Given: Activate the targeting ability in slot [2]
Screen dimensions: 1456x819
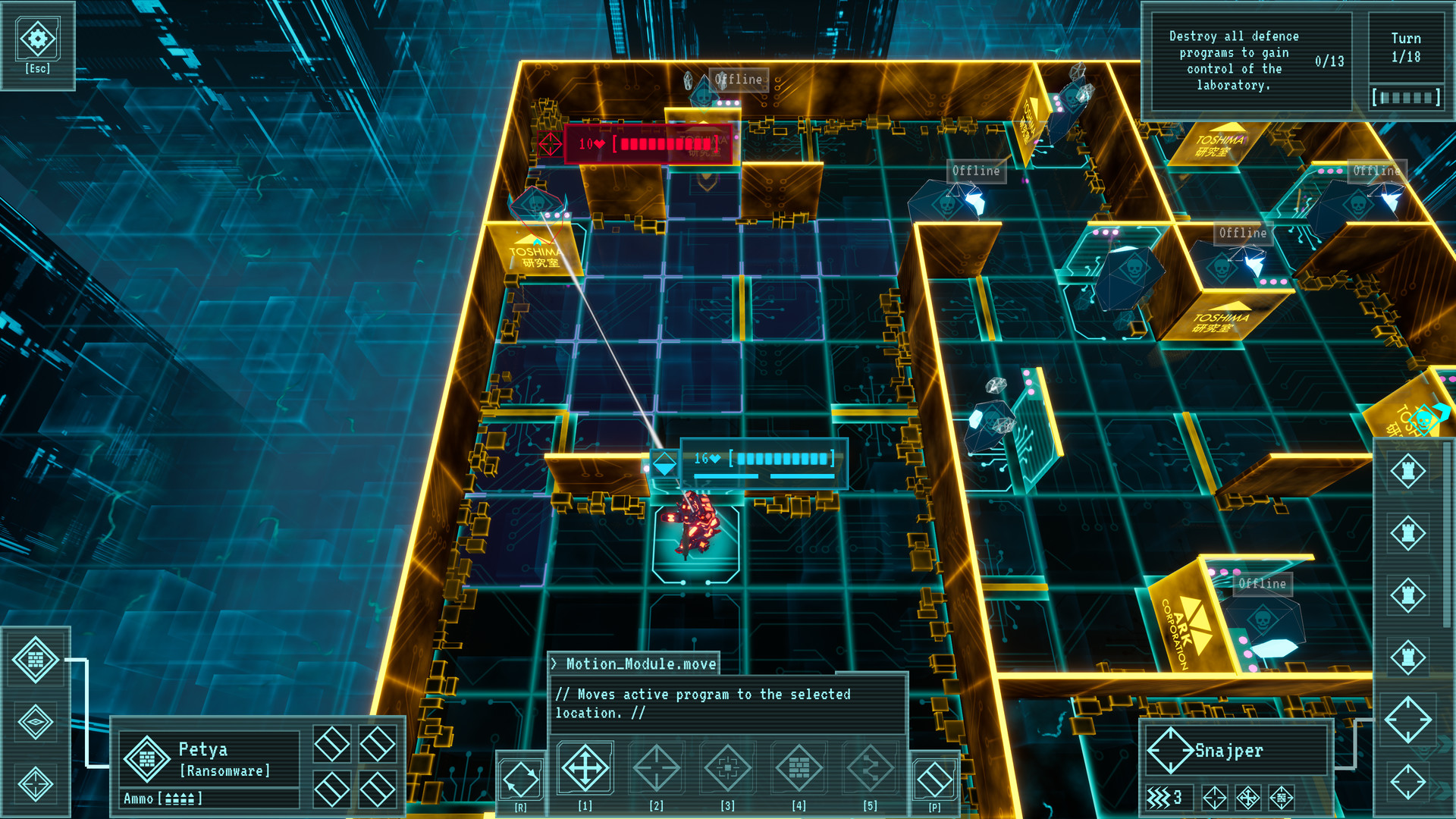Looking at the screenshot, I should [657, 768].
